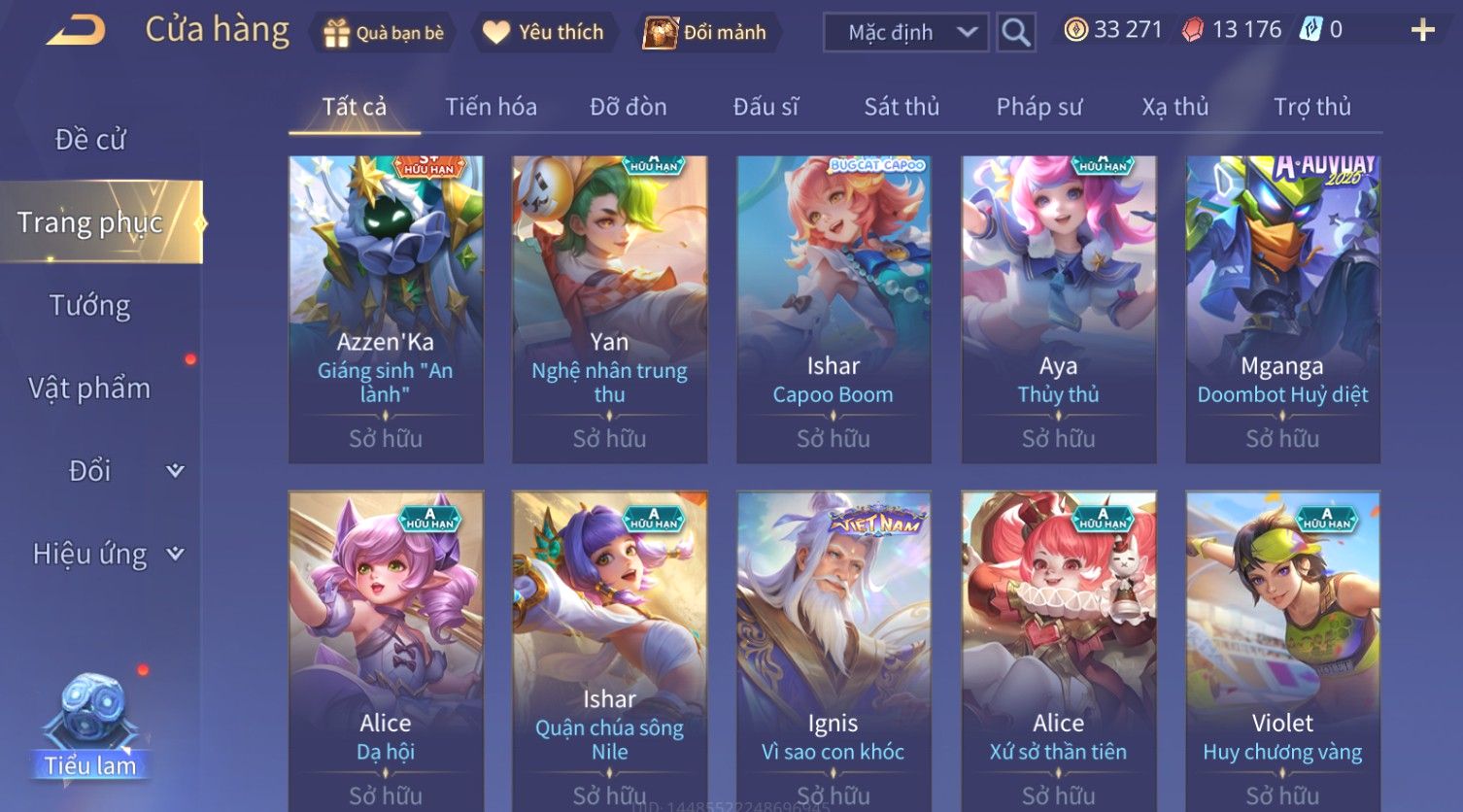The image size is (1463, 812).
Task: Go to the Tướng shop section
Action: click(x=90, y=306)
